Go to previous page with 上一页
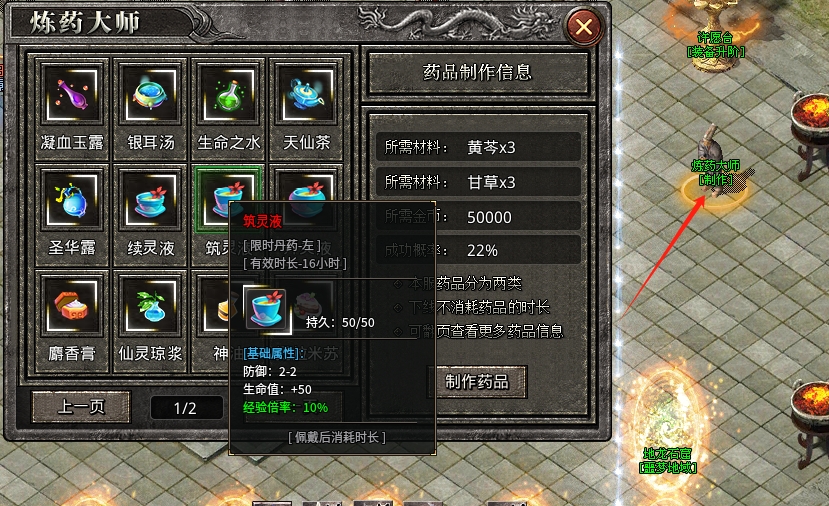 tap(81, 406)
